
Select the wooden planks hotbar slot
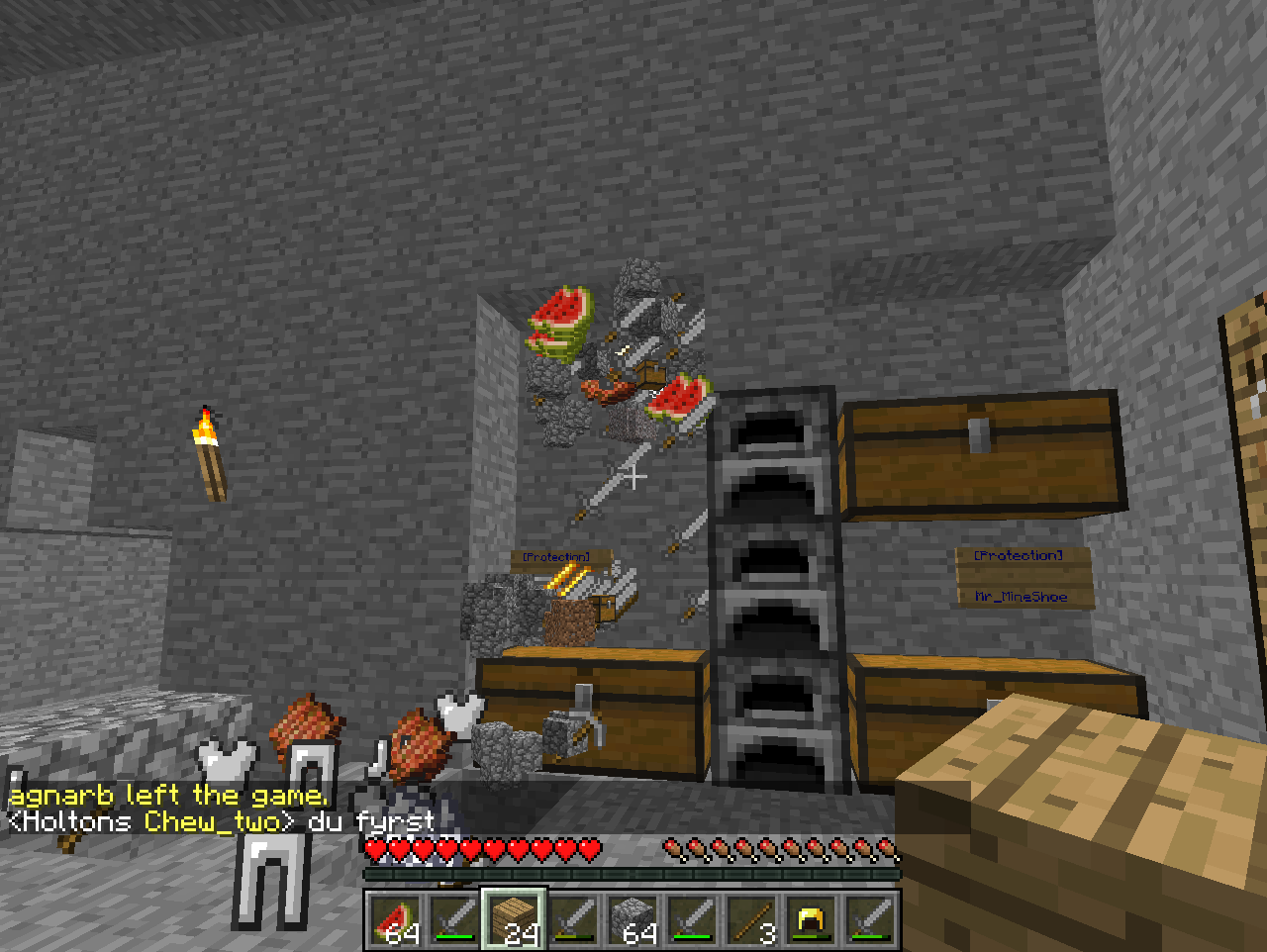point(514,919)
